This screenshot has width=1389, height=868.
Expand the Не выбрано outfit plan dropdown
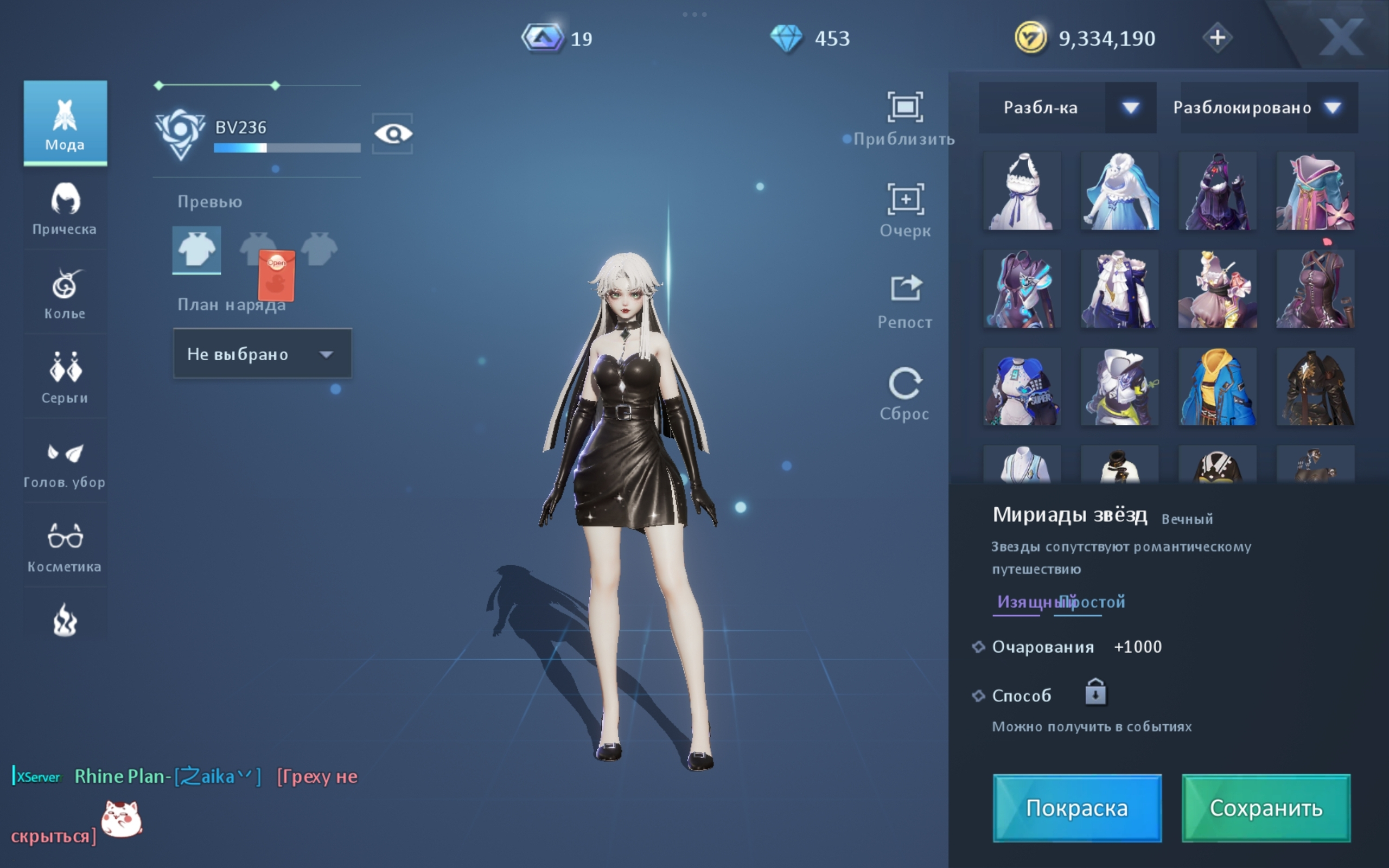(262, 354)
